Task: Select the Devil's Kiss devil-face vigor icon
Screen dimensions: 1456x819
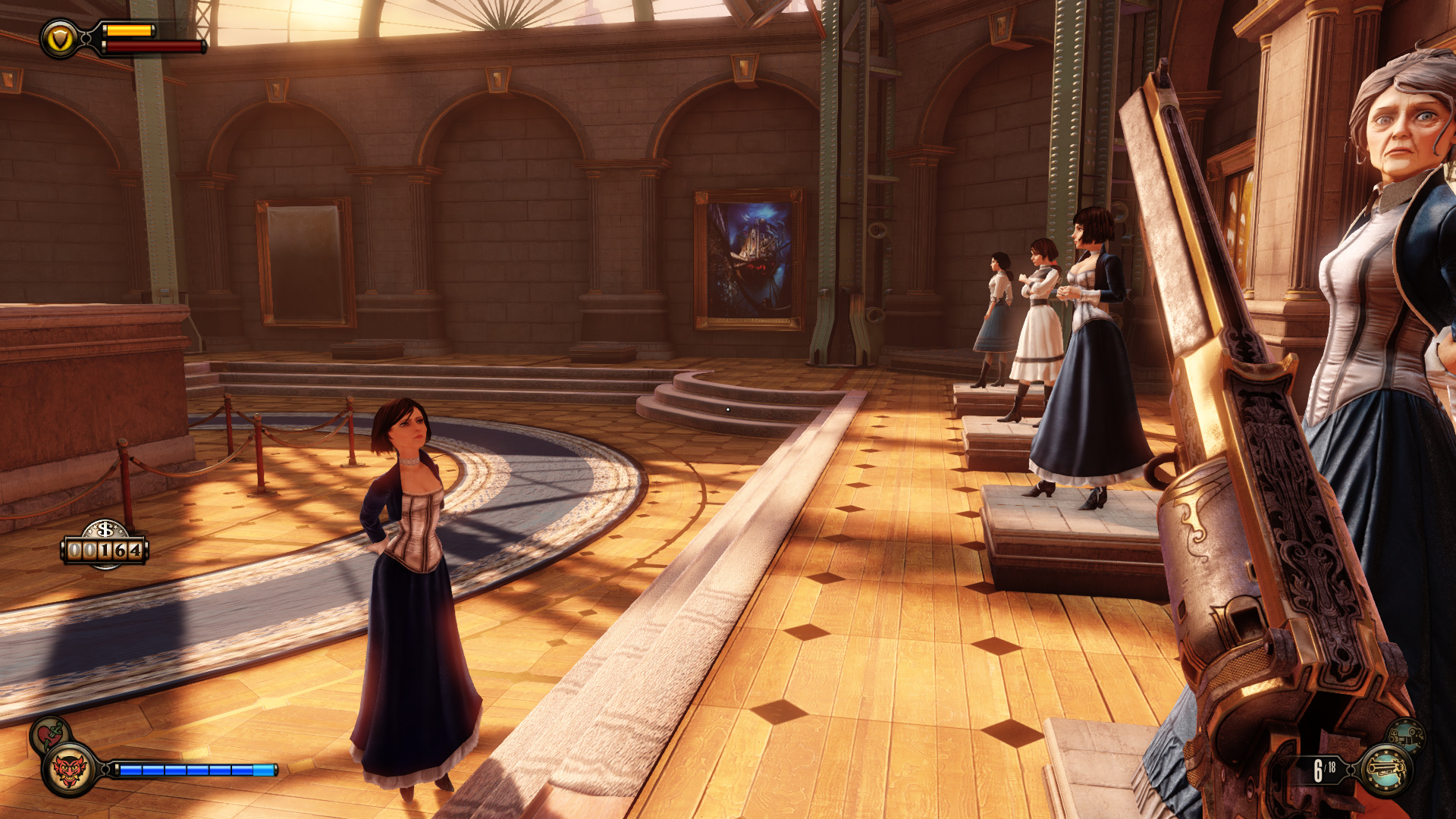Action: (69, 770)
